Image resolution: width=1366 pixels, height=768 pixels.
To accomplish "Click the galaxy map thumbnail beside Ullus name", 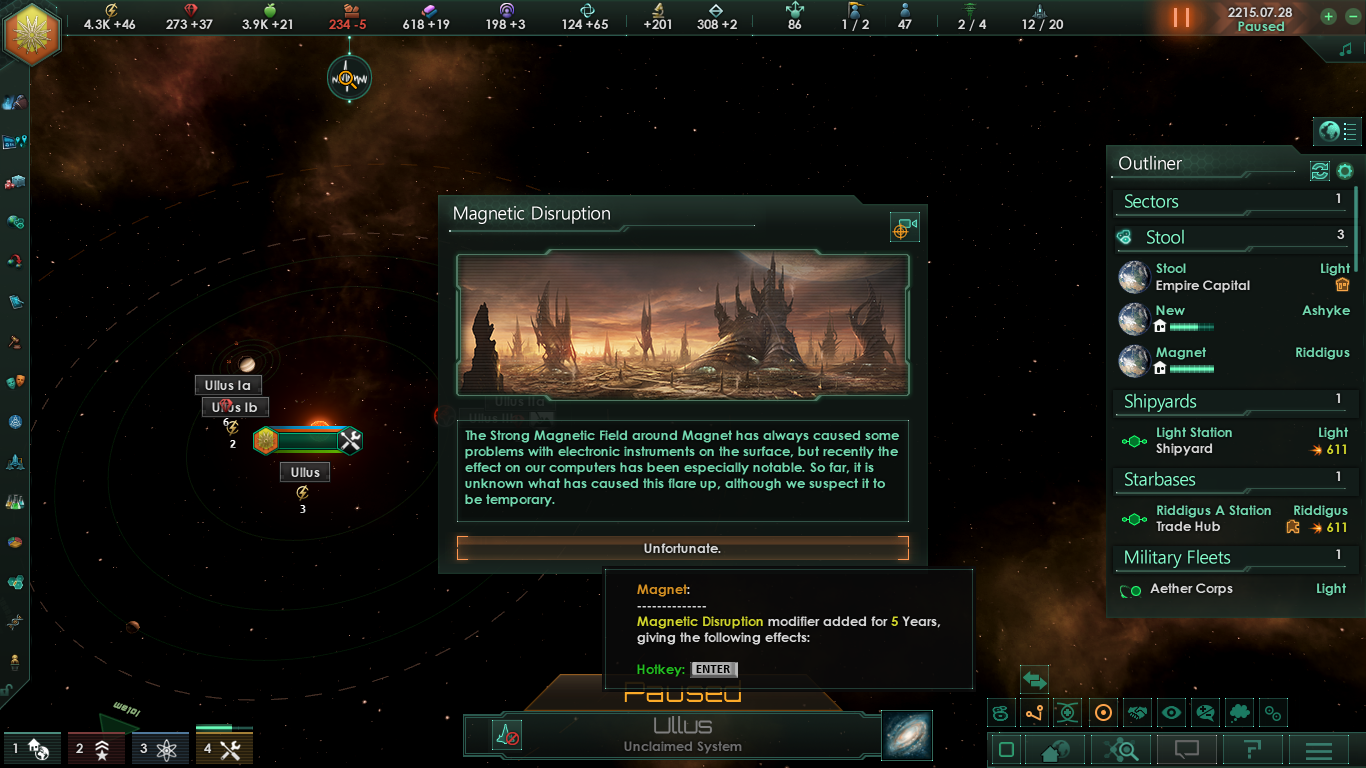I will [x=907, y=735].
